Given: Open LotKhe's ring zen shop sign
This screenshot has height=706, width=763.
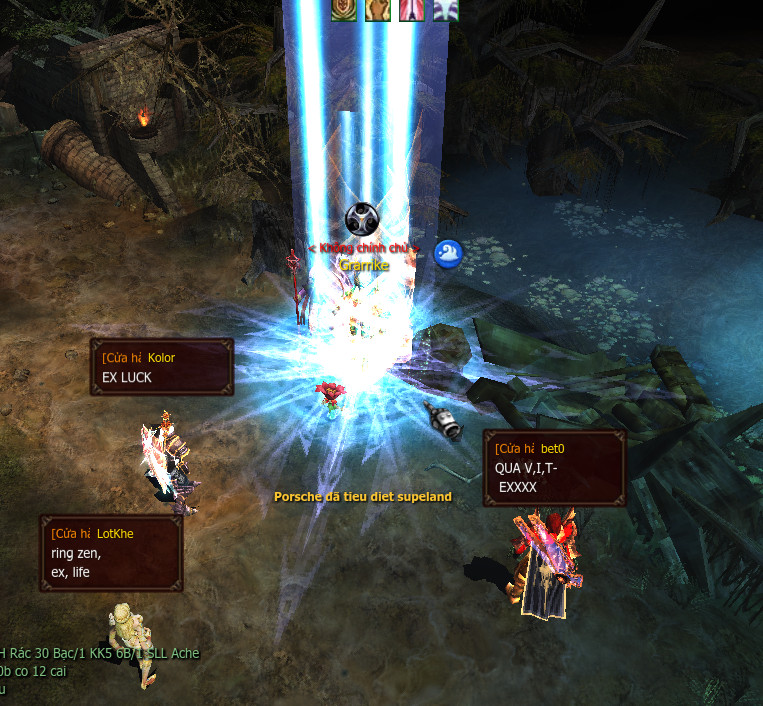Looking at the screenshot, I should click(111, 553).
